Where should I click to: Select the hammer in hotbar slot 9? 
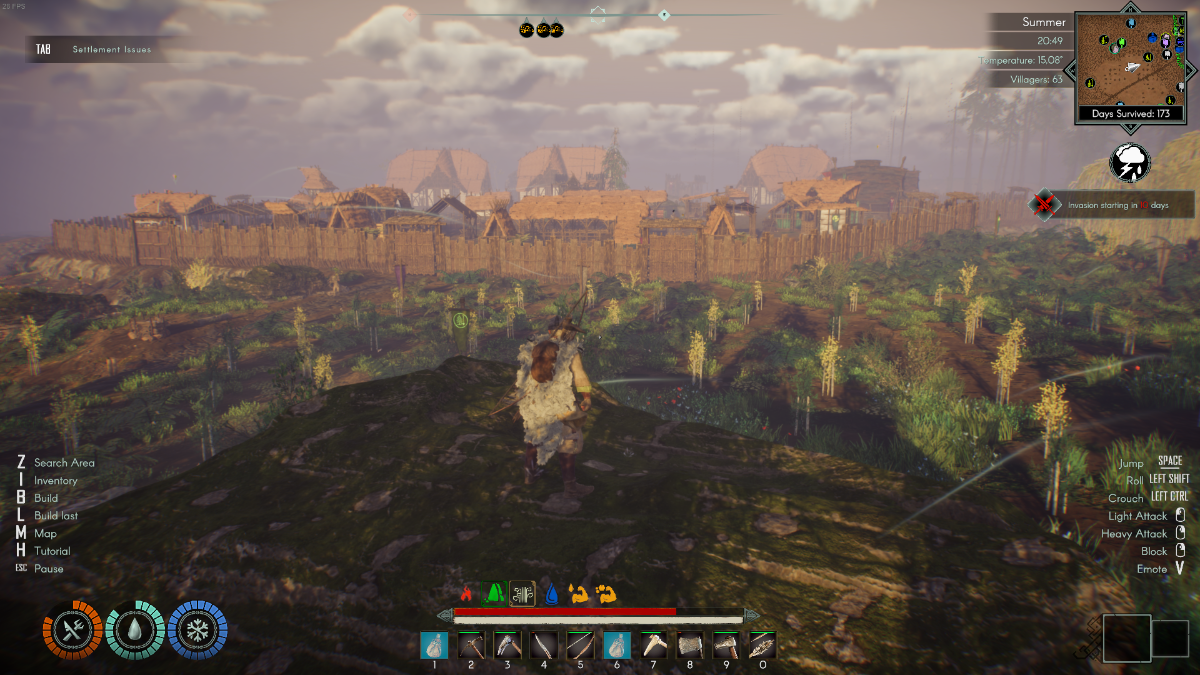(726, 646)
